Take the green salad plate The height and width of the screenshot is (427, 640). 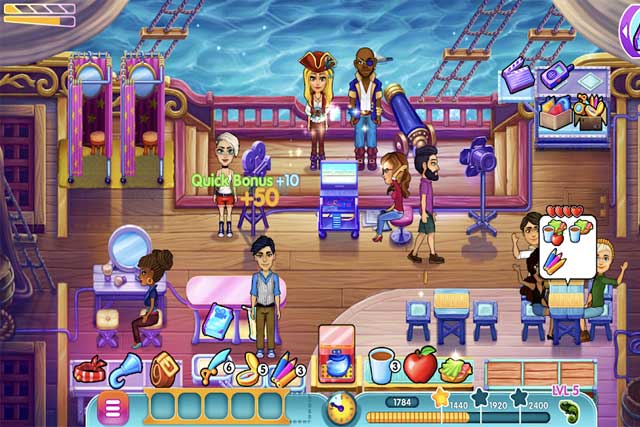pyautogui.click(x=456, y=368)
